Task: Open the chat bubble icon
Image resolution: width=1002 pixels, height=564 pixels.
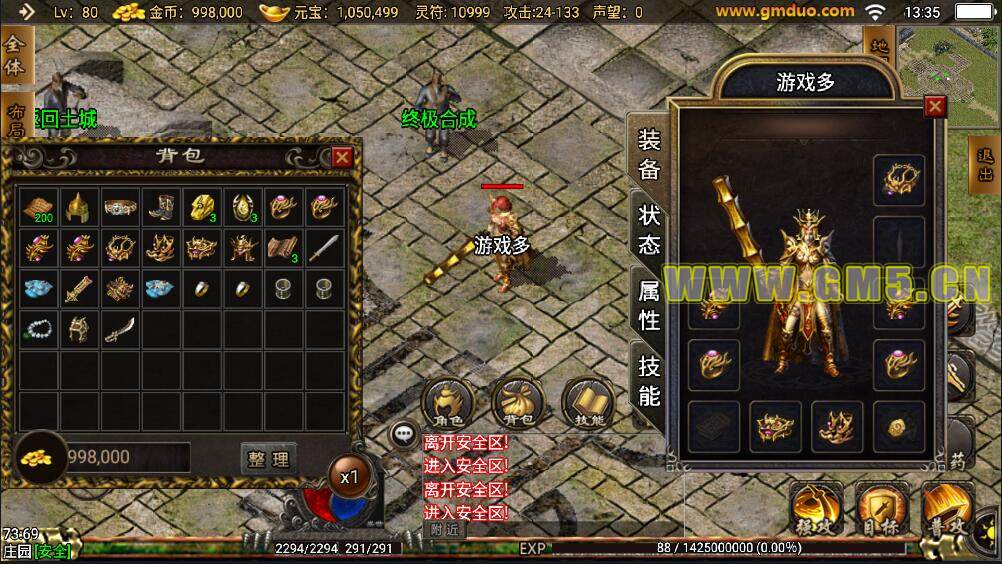Action: pyautogui.click(x=404, y=434)
